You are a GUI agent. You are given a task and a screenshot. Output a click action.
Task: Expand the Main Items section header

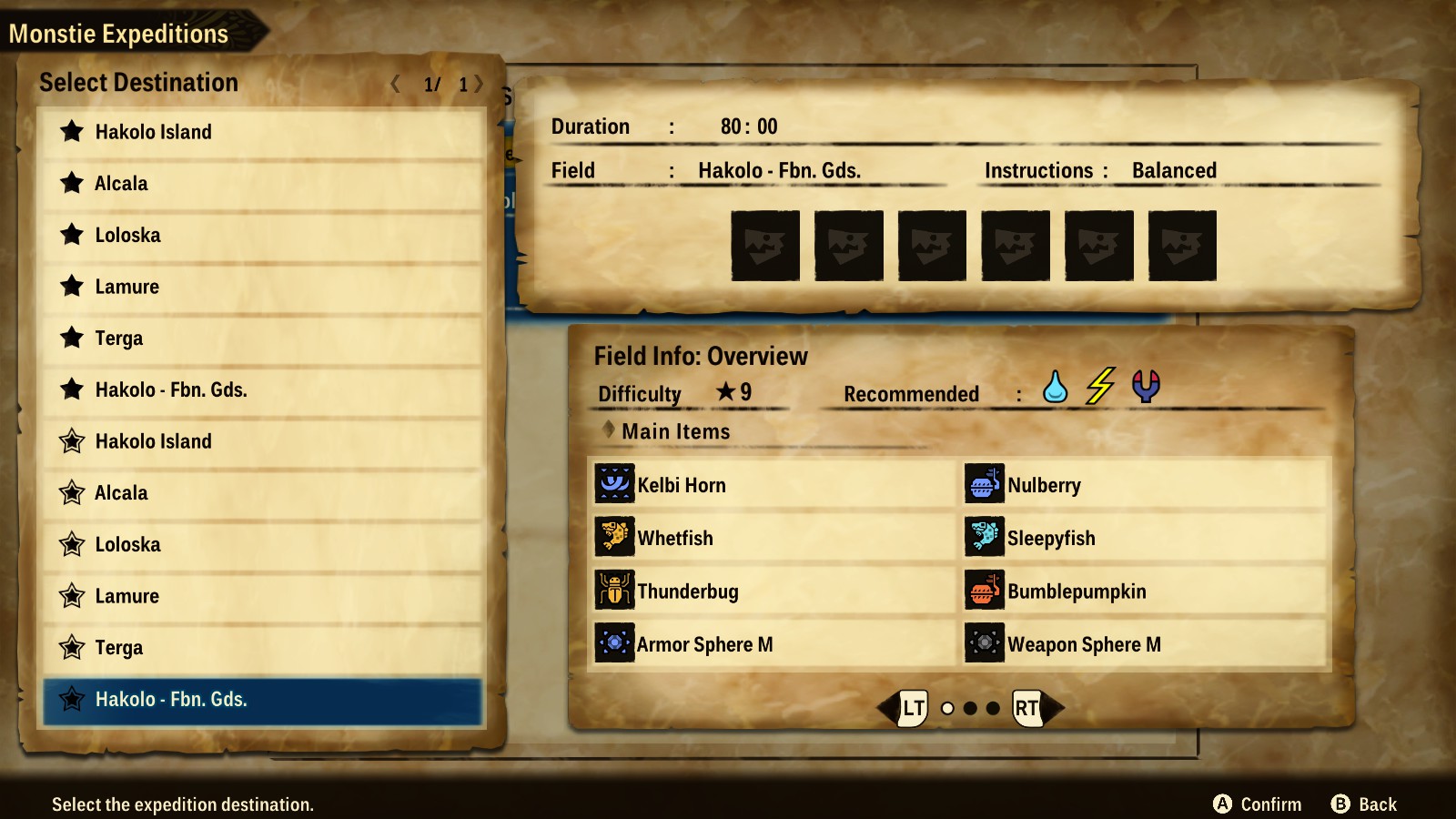[673, 431]
